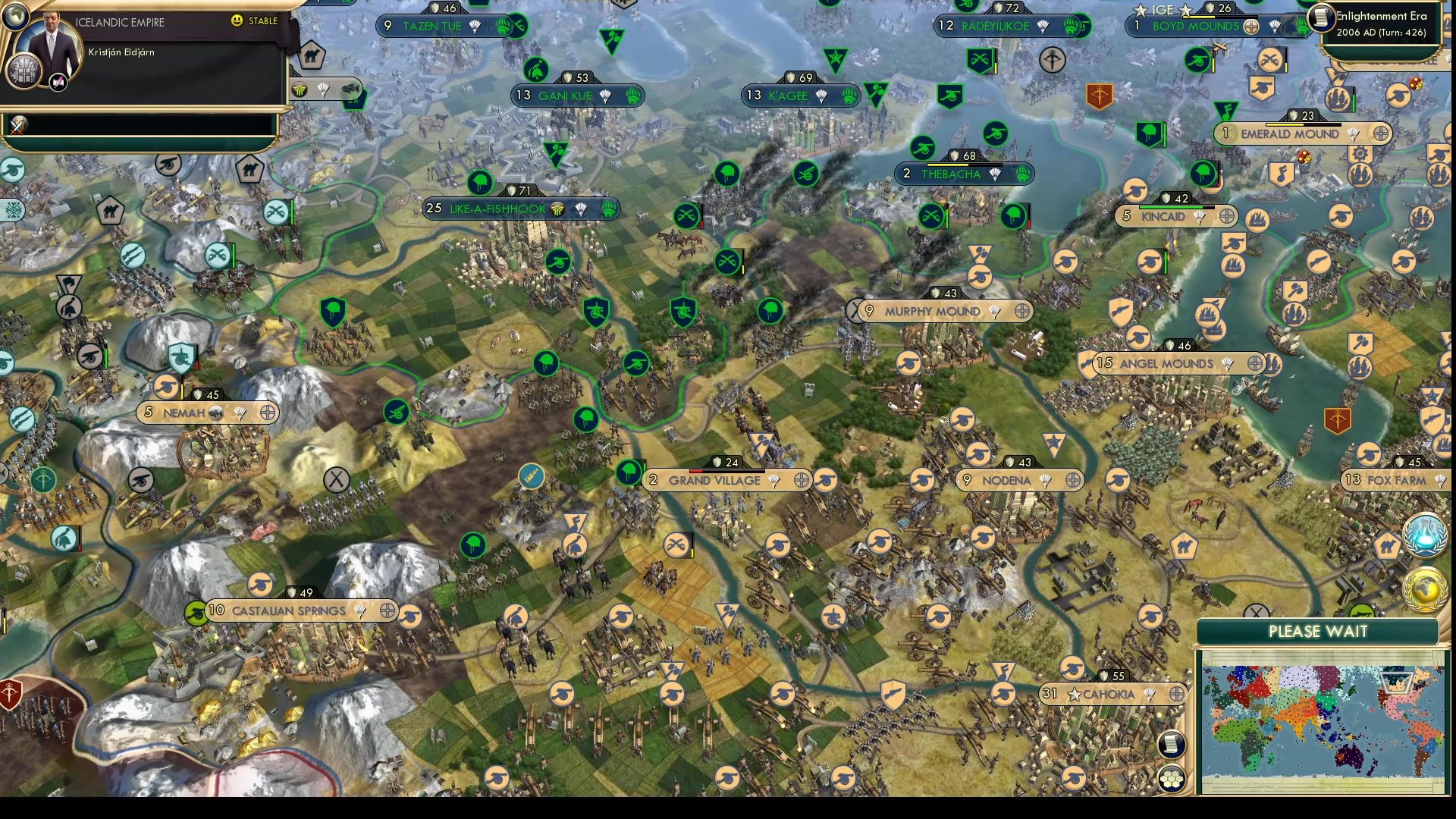The image size is (1456, 819).
Task: Select the cannon unit icon near Grand Village
Action: pos(824,480)
